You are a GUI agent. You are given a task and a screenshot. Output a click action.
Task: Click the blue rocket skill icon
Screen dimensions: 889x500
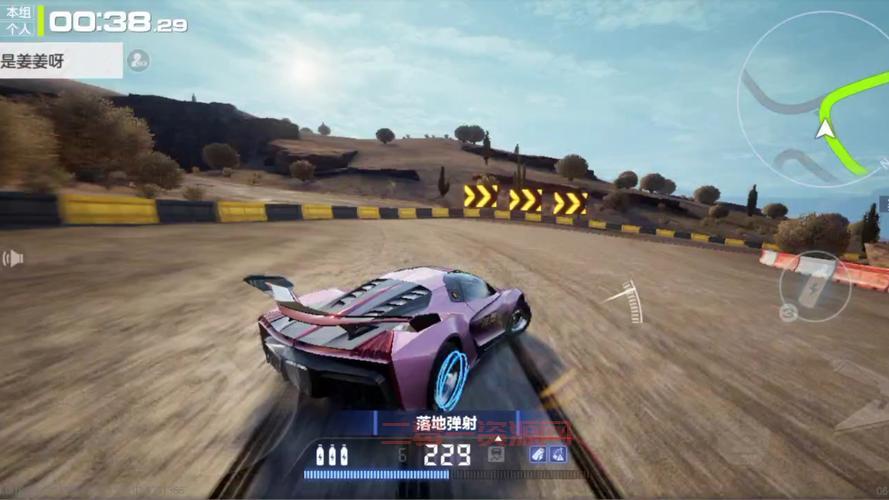[538, 454]
